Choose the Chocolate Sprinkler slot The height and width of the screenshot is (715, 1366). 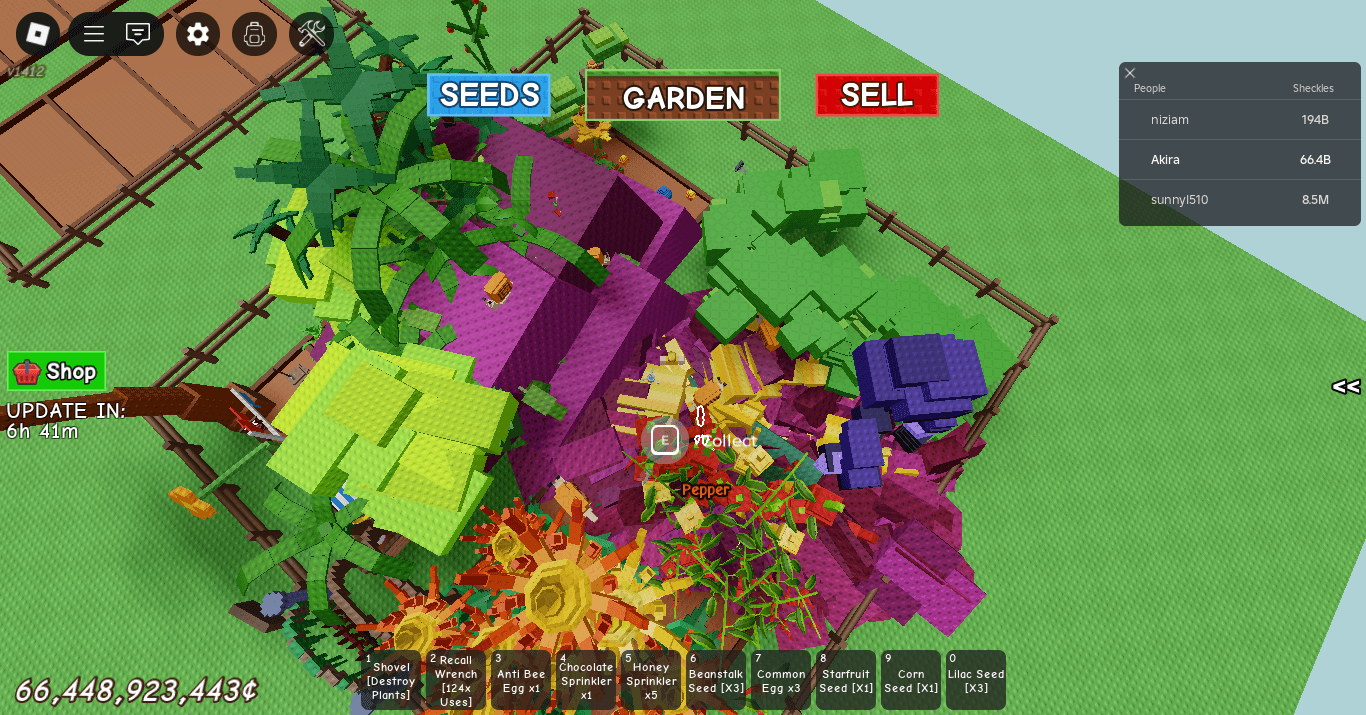[x=586, y=680]
